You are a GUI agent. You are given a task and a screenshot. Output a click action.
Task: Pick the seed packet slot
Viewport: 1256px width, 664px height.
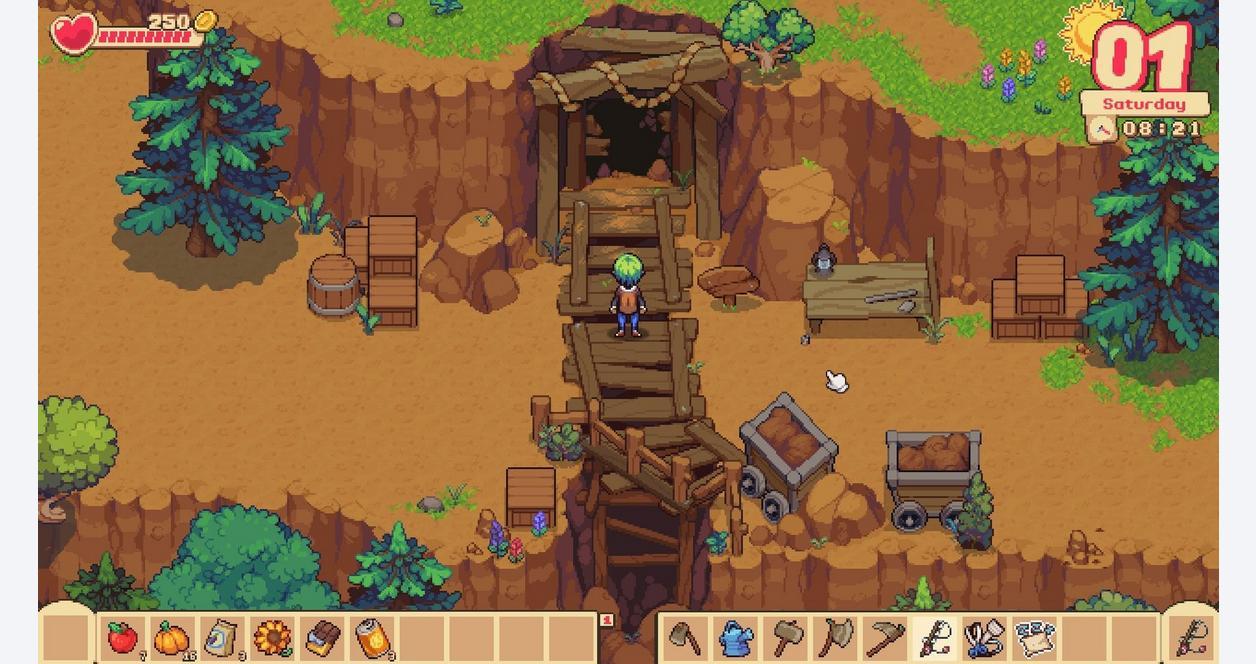pyautogui.click(x=222, y=638)
